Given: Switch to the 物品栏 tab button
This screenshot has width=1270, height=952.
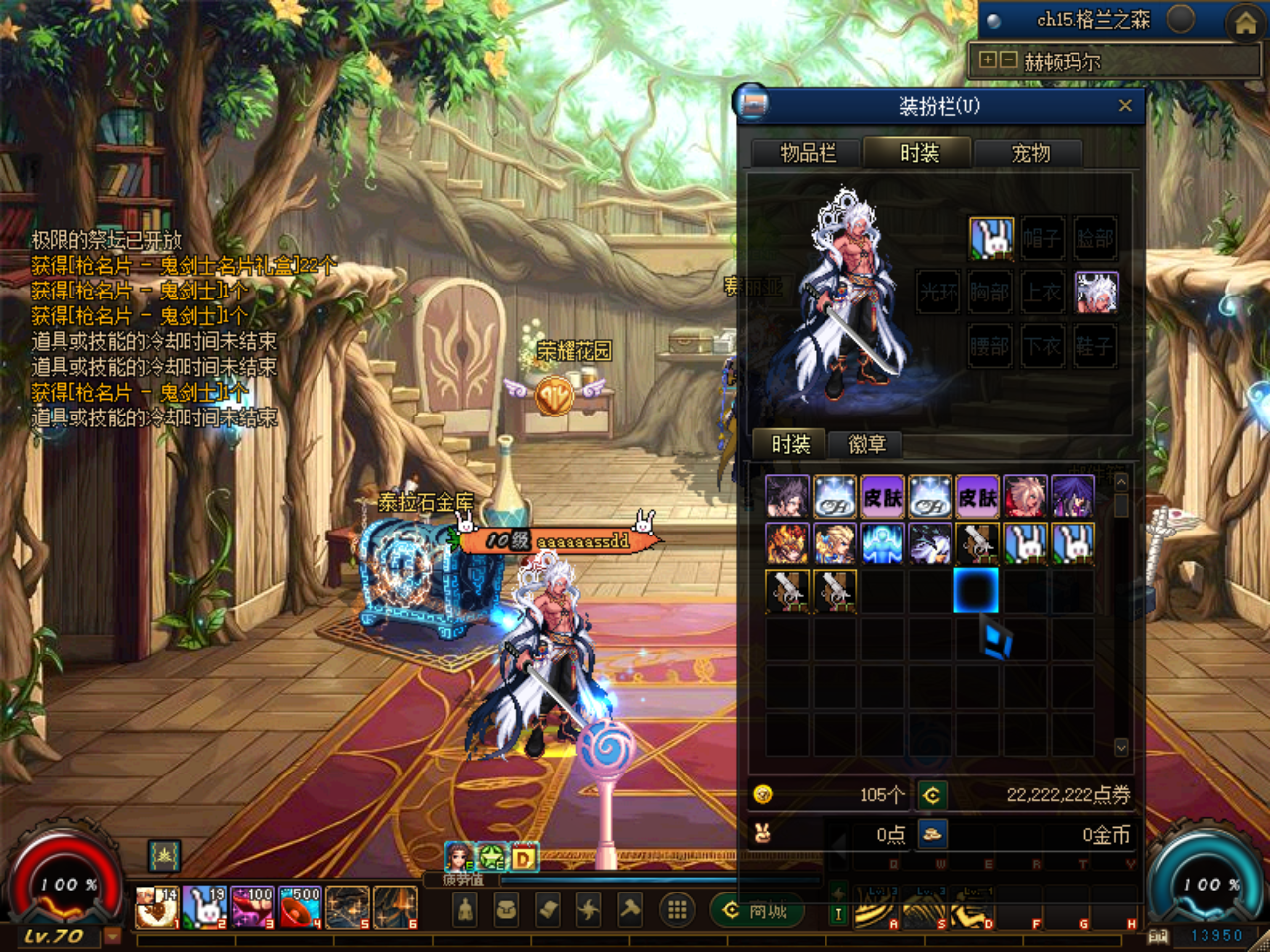Looking at the screenshot, I should [804, 153].
